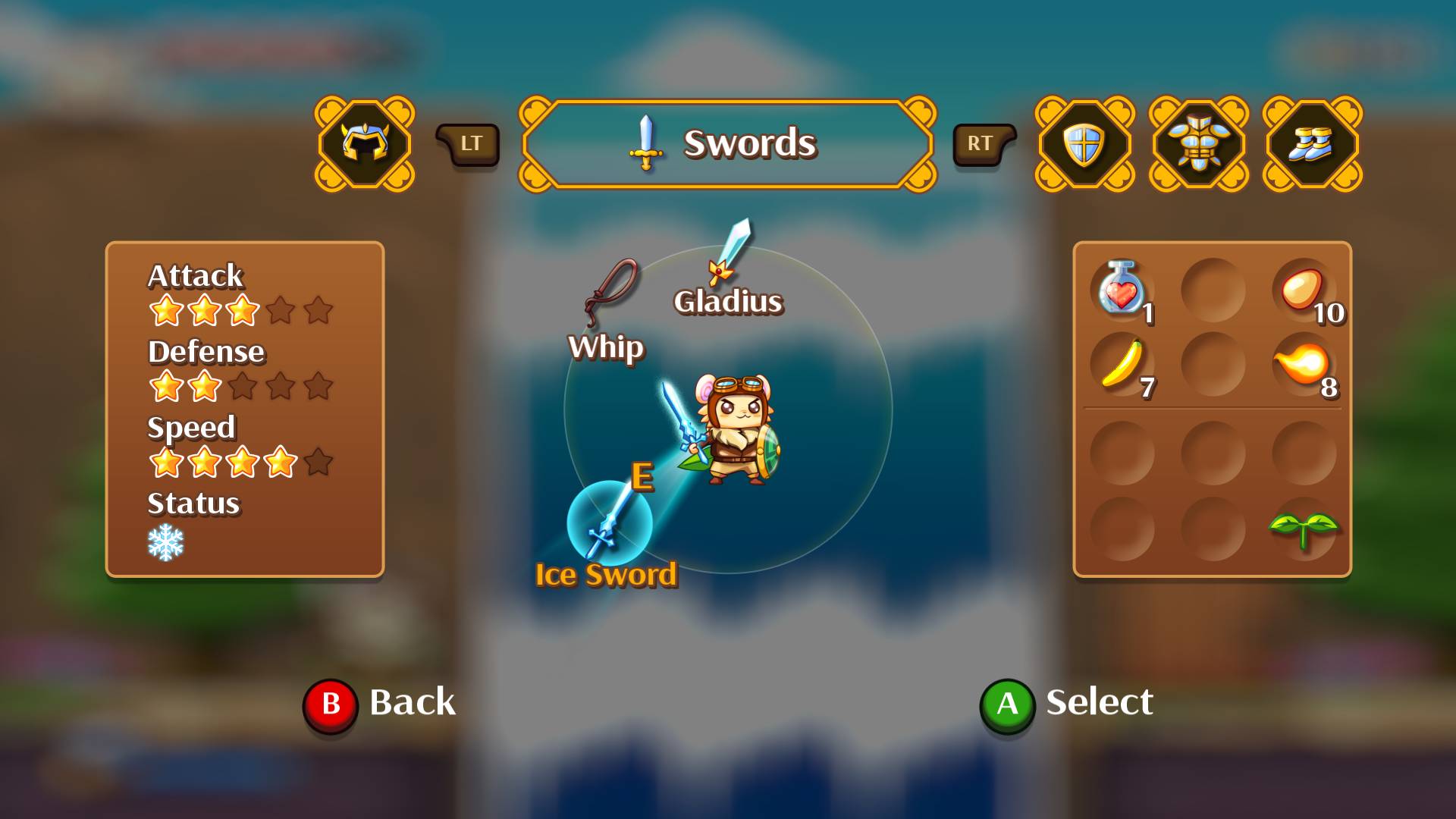Screen dimensions: 1456x819
Task: Open the shield equipment category
Action: tap(1084, 143)
